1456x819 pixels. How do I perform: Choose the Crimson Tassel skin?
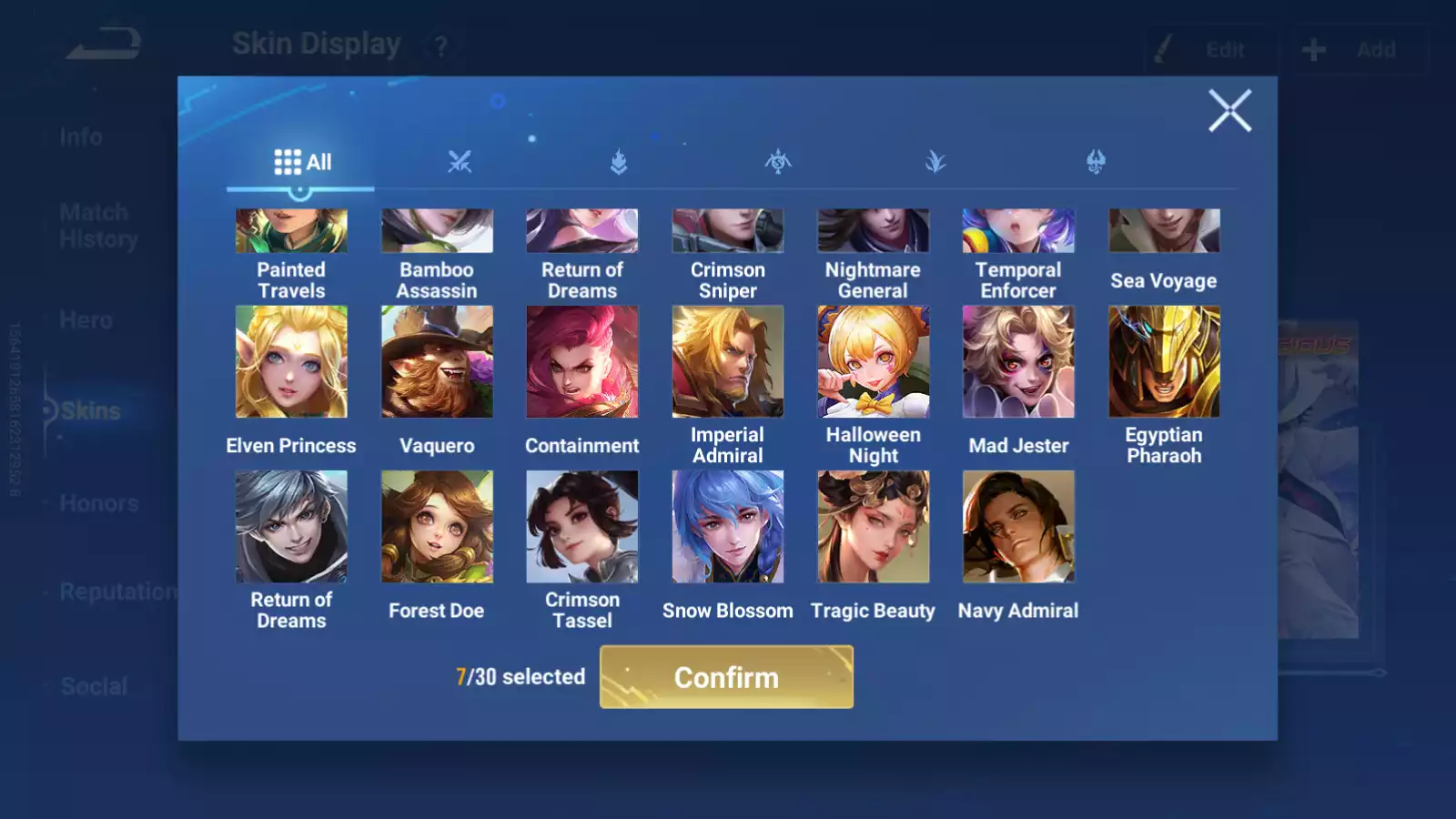click(x=582, y=527)
